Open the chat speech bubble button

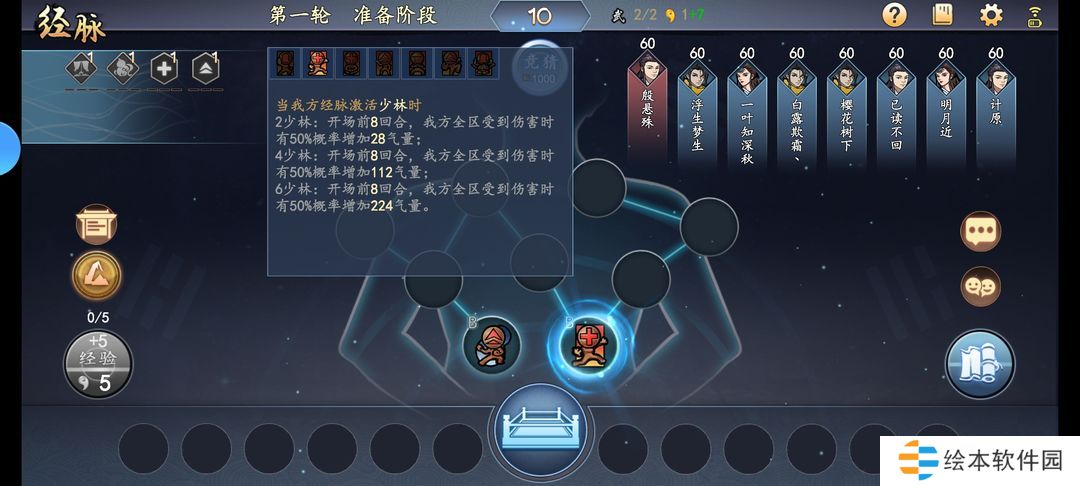point(980,231)
